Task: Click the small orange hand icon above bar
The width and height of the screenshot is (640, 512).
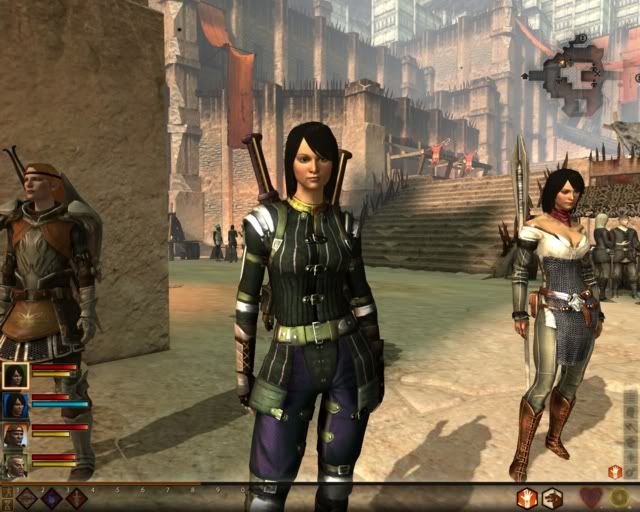Action: pyautogui.click(x=615, y=471)
